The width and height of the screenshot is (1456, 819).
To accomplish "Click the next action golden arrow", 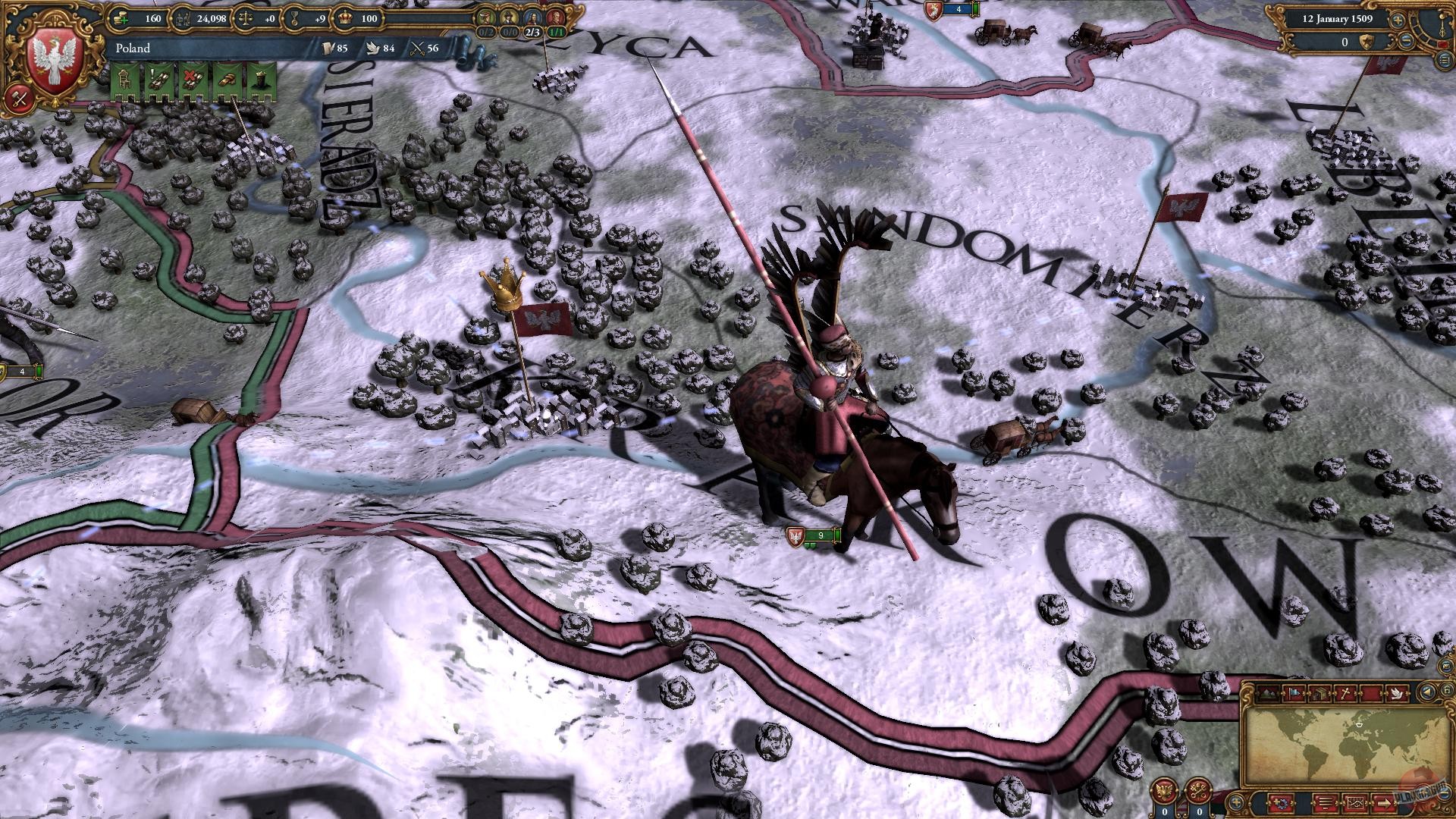I will pyautogui.click(x=1385, y=802).
